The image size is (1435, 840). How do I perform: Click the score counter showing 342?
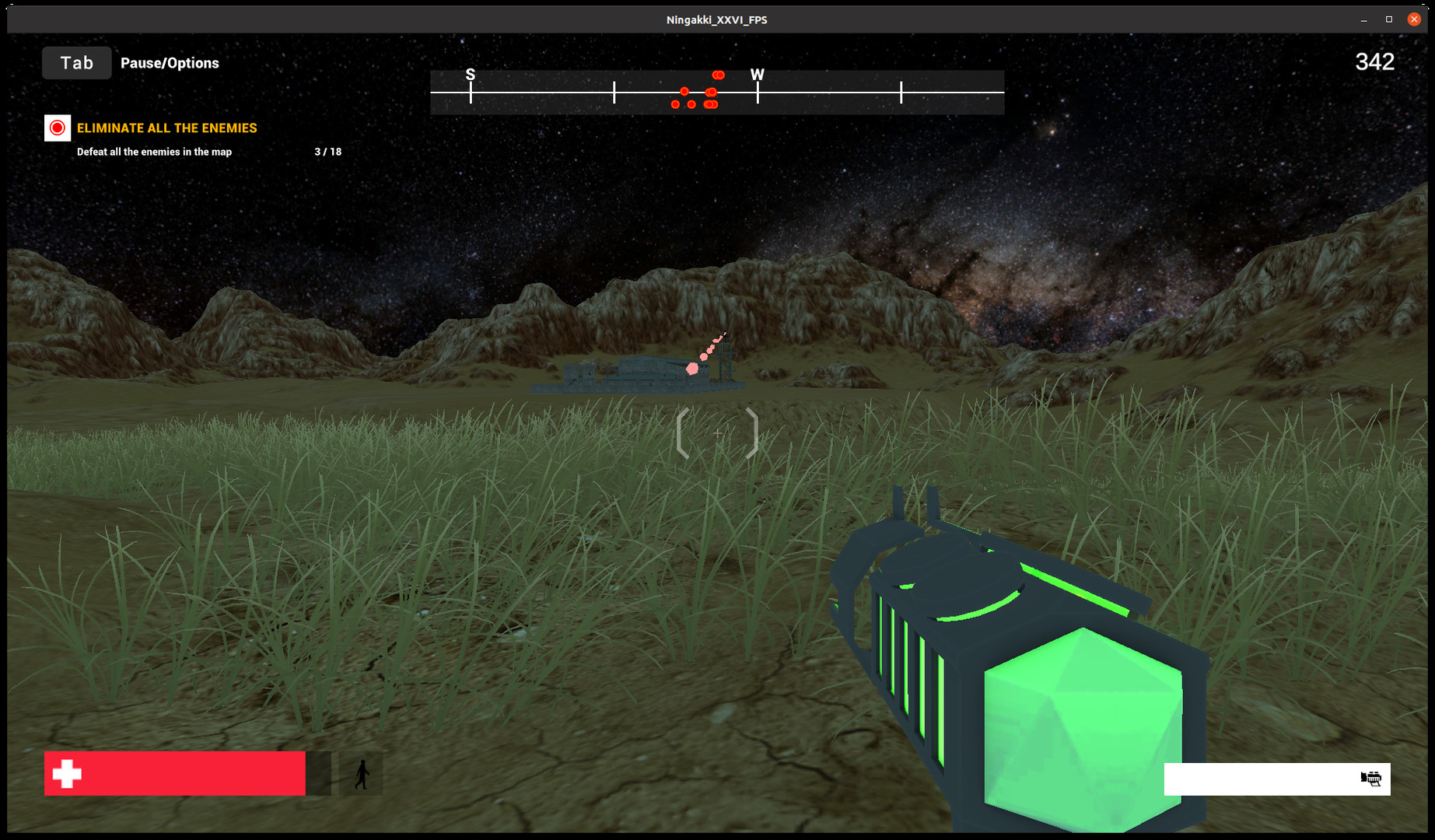(x=1374, y=61)
